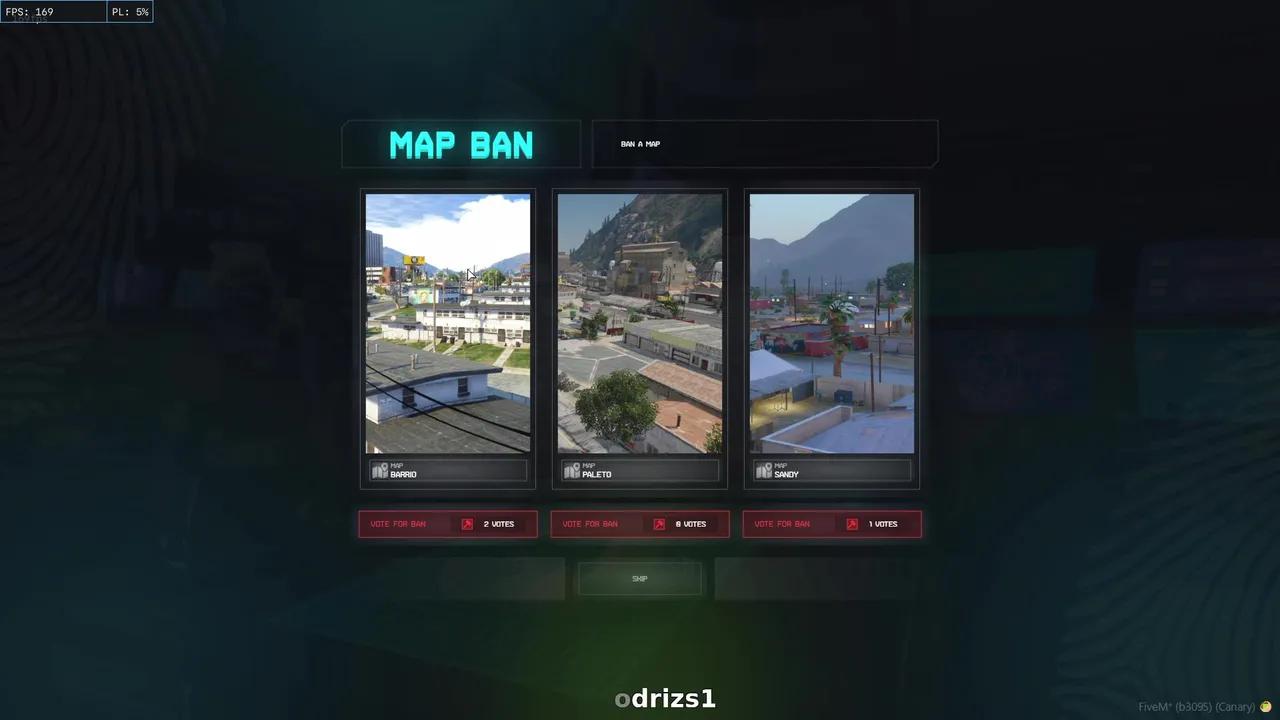This screenshot has height=720, width=1280.
Task: Click the 8 VOTES count on PALETO
Action: click(x=690, y=523)
